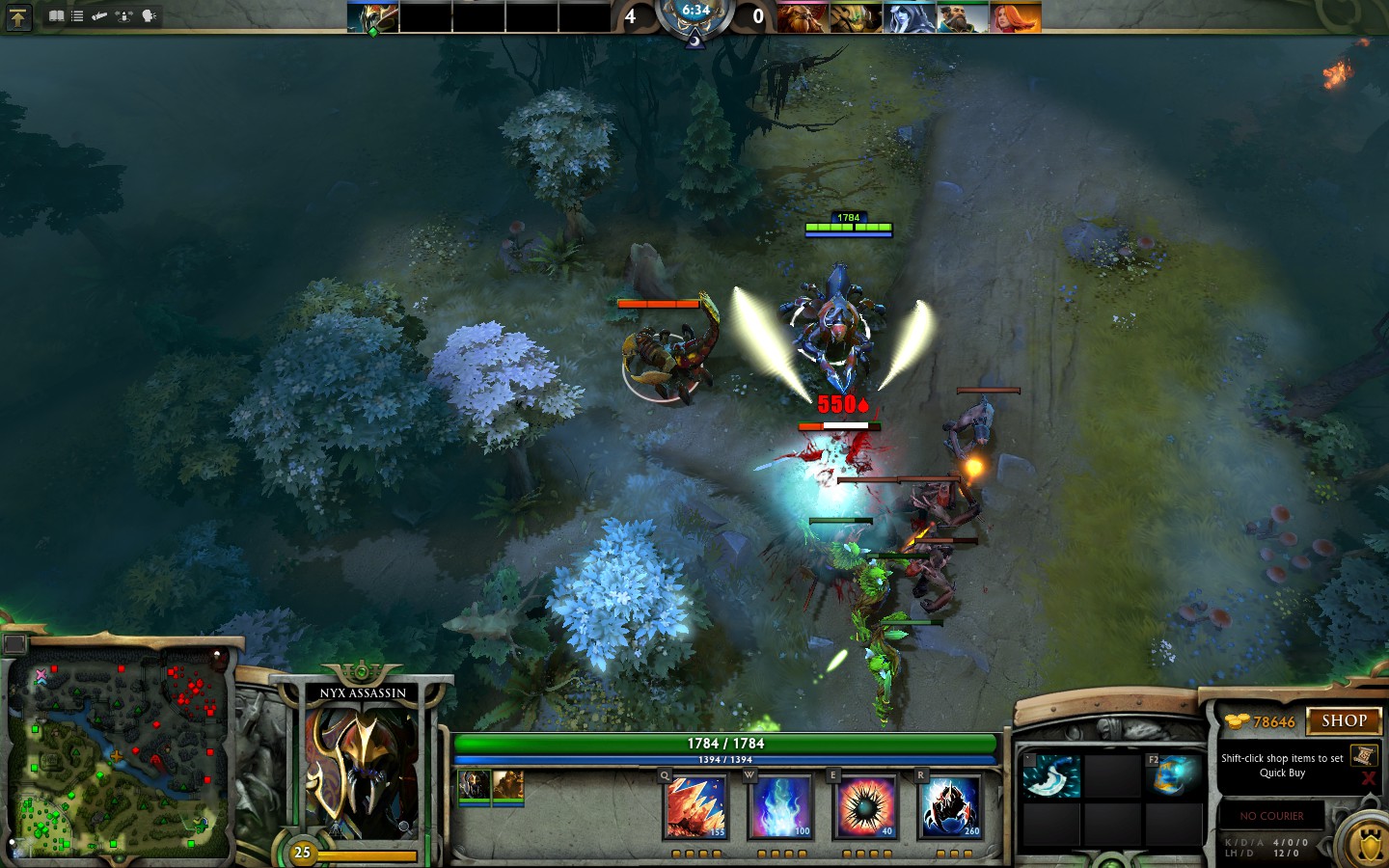Click the spectator book icon
The width and height of the screenshot is (1389, 868).
tap(59, 15)
